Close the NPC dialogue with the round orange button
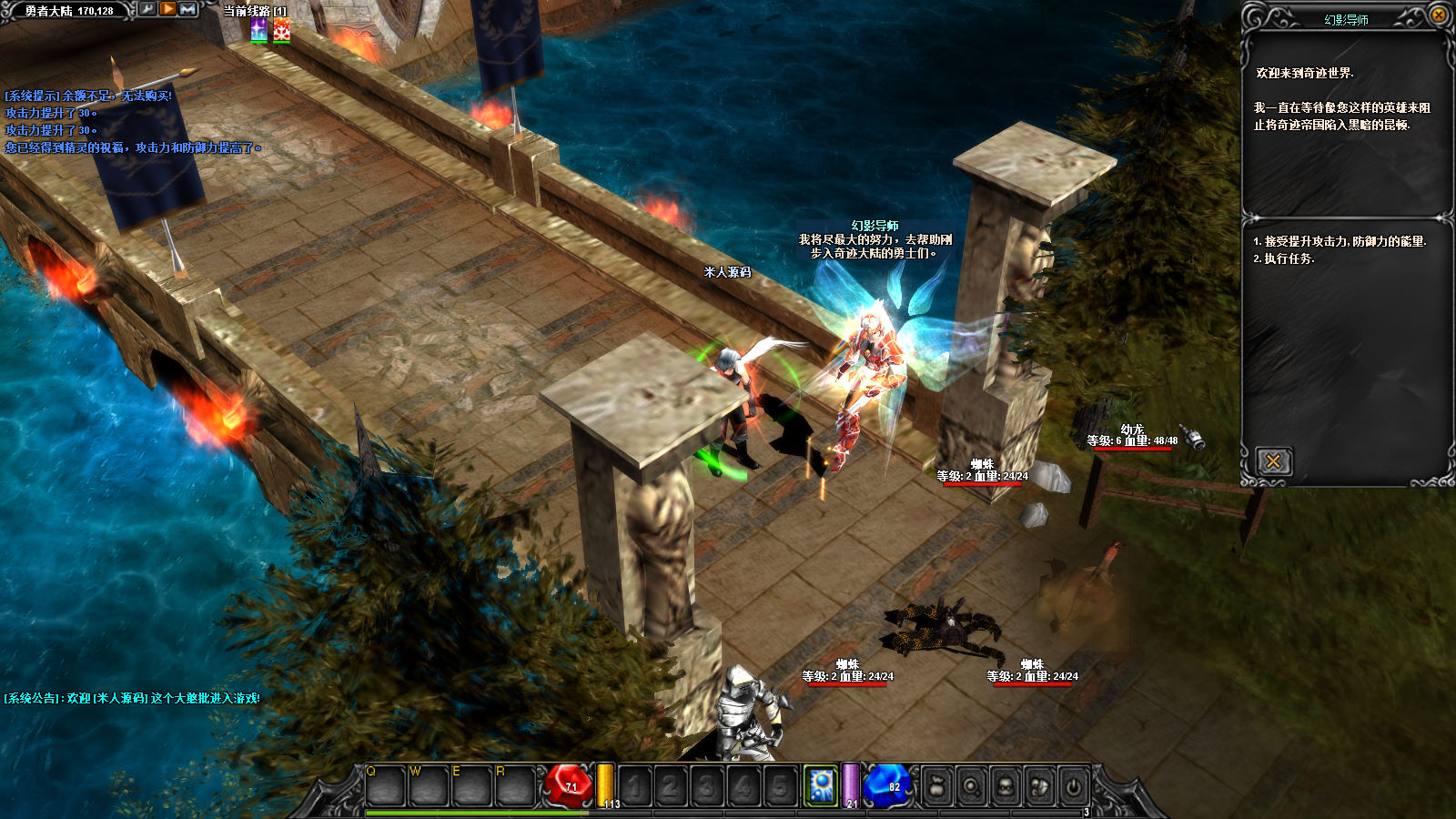Viewport: 1456px width, 819px height. click(x=1439, y=15)
